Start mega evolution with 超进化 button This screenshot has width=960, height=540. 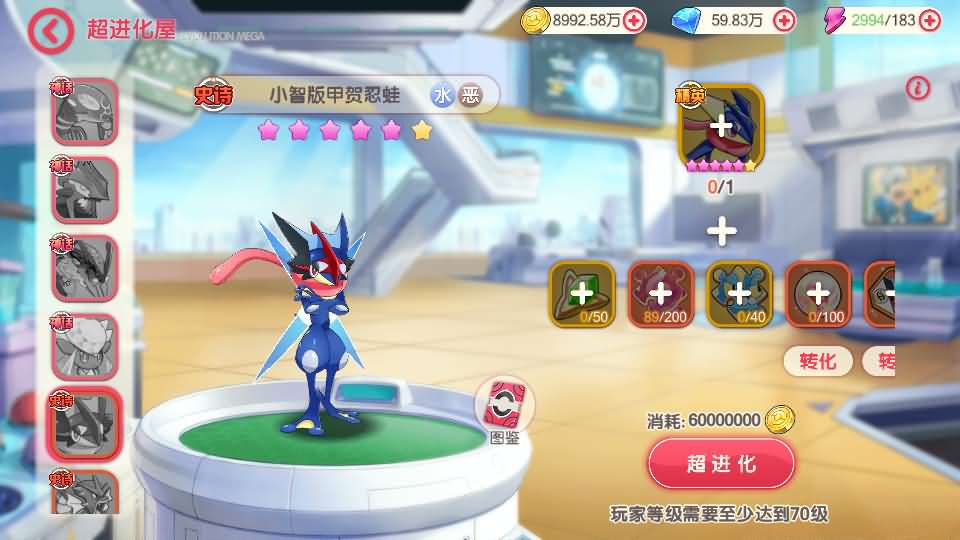pyautogui.click(x=721, y=464)
